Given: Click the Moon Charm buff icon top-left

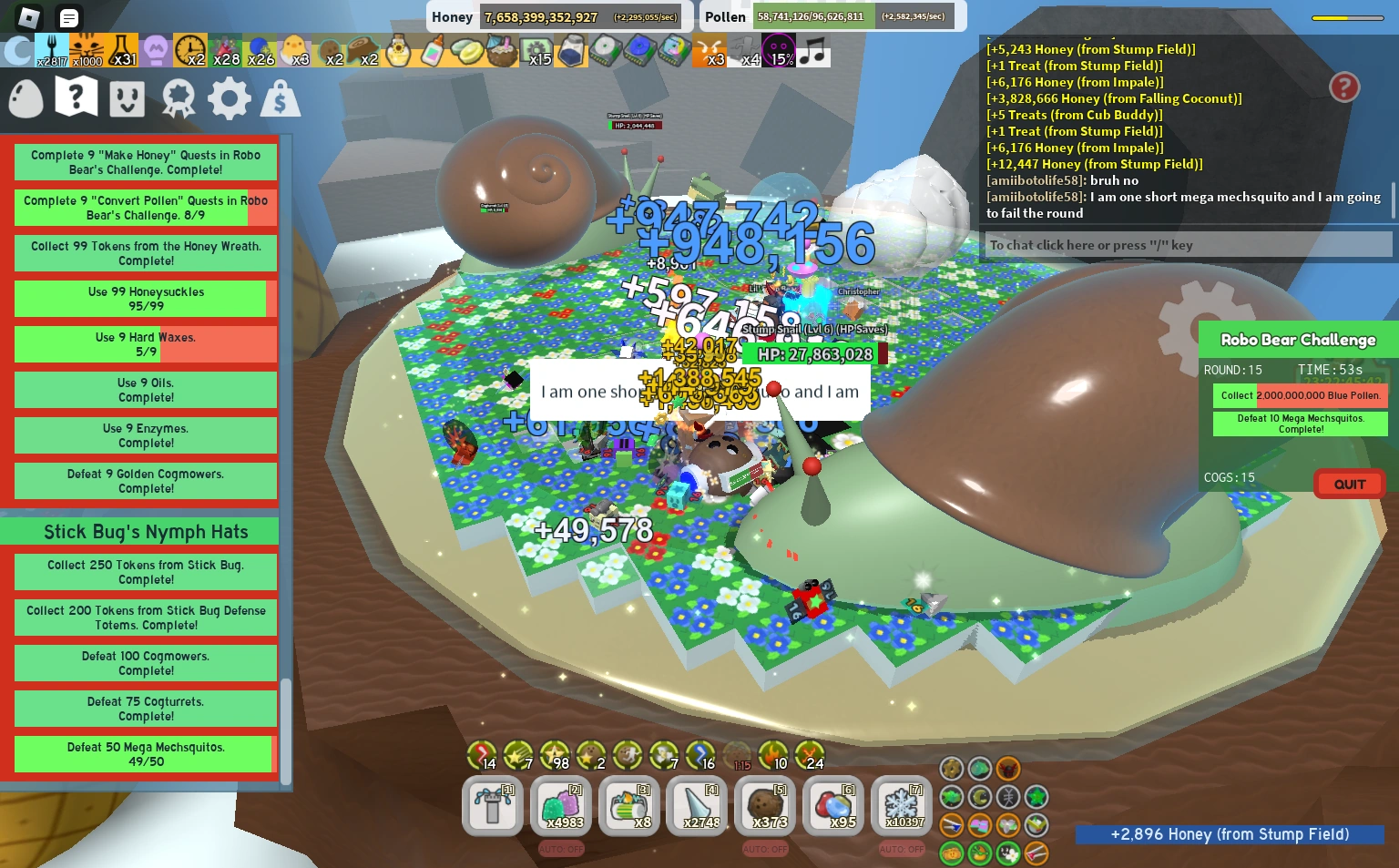Looking at the screenshot, I should tap(18, 50).
